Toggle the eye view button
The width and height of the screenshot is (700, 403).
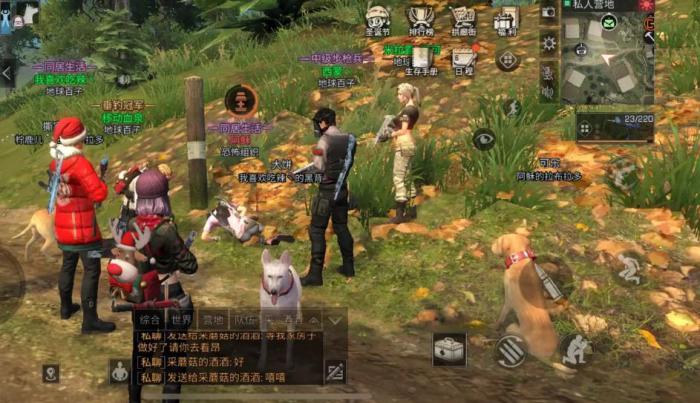484,140
